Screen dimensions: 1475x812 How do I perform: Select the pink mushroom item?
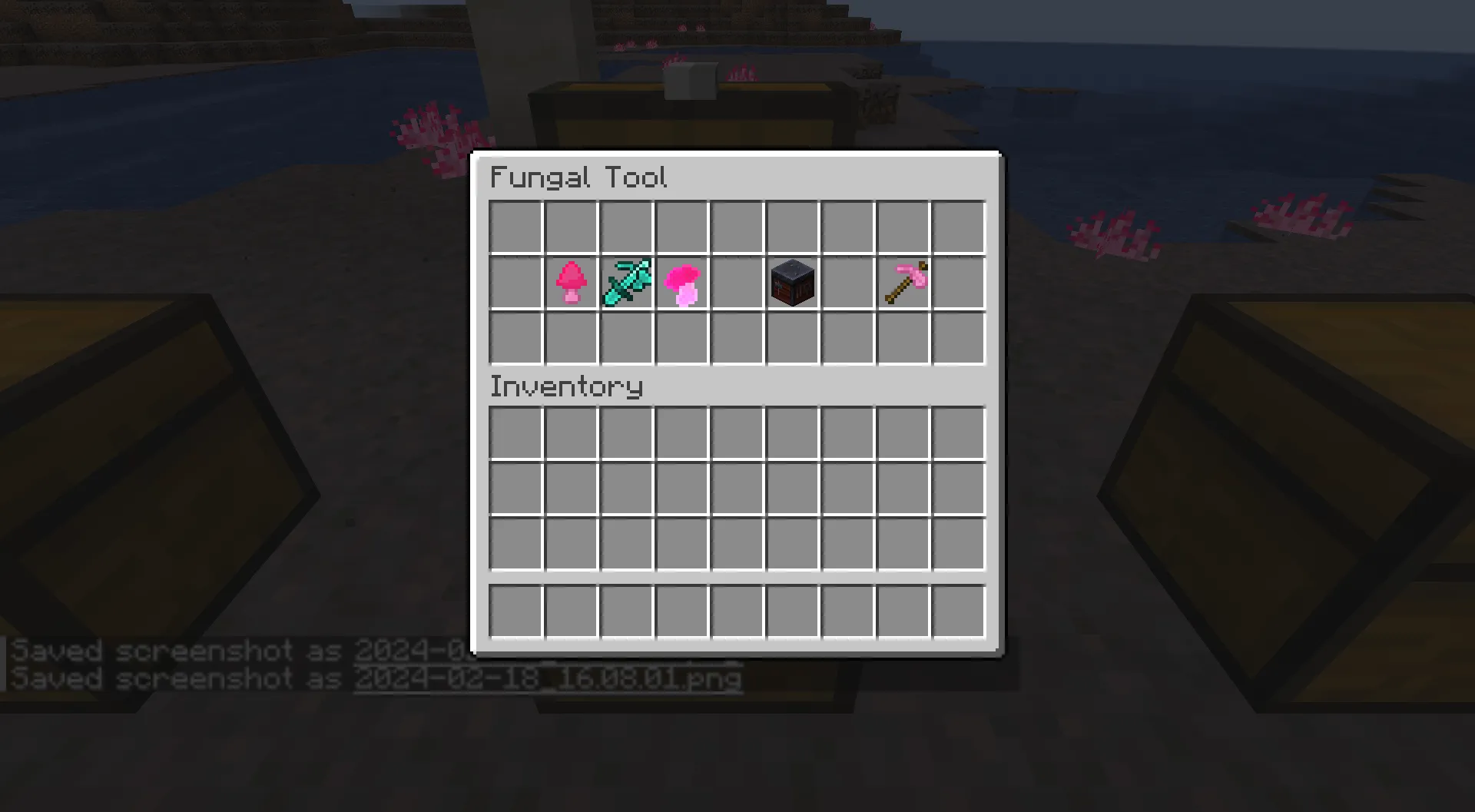tap(569, 282)
